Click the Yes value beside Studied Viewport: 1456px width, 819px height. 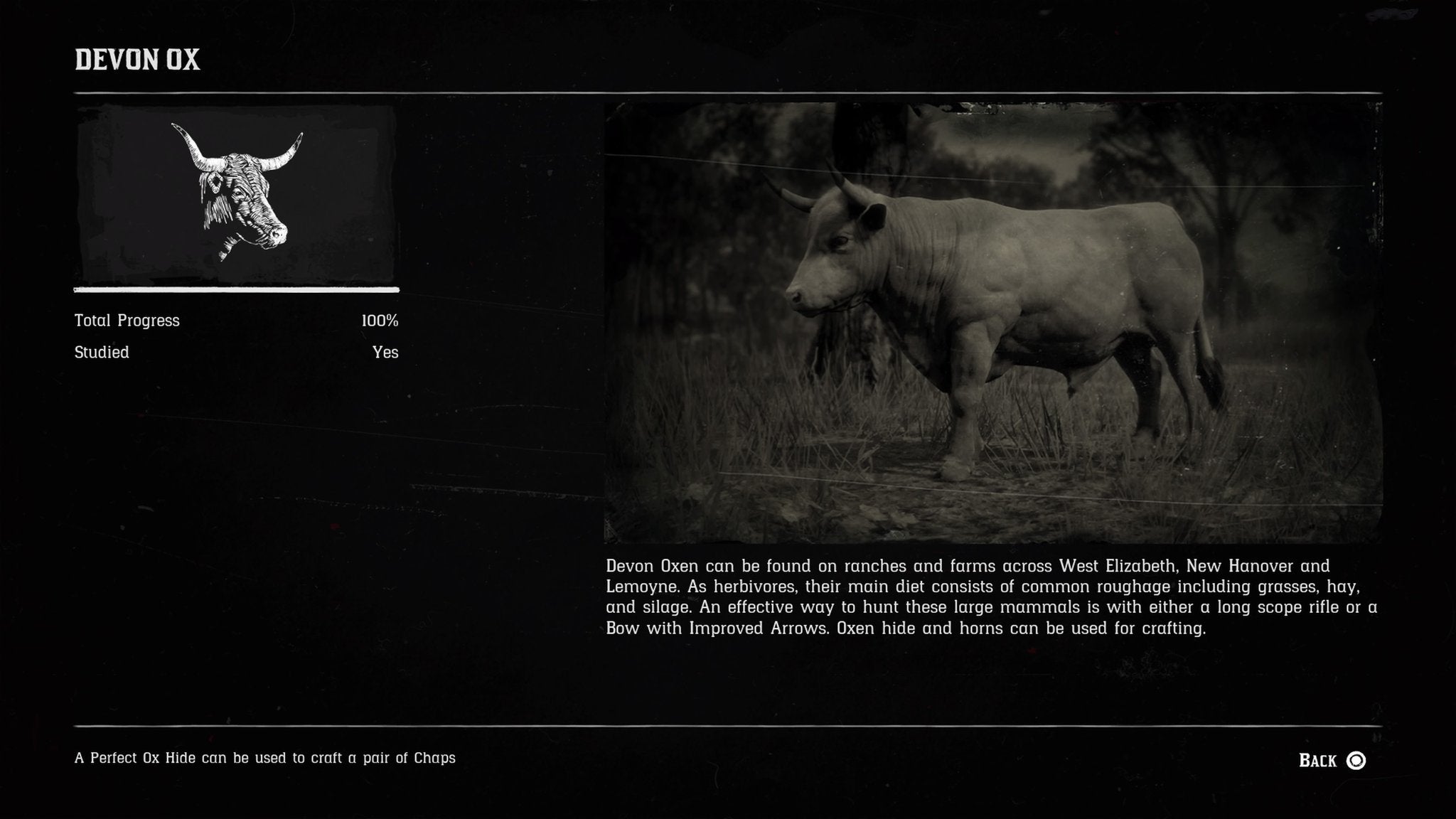(x=386, y=351)
